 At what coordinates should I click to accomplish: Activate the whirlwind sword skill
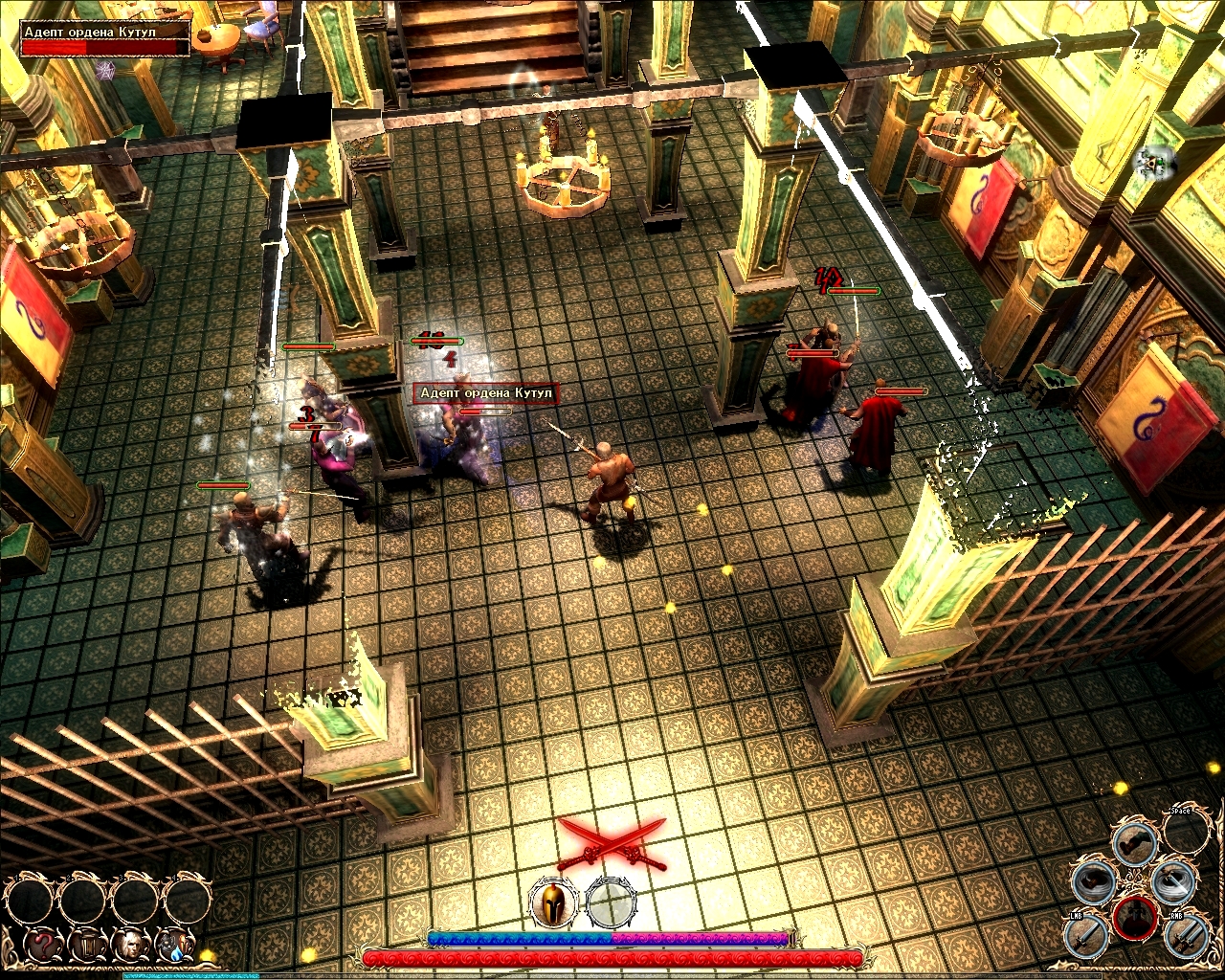pyautogui.click(x=1172, y=881)
